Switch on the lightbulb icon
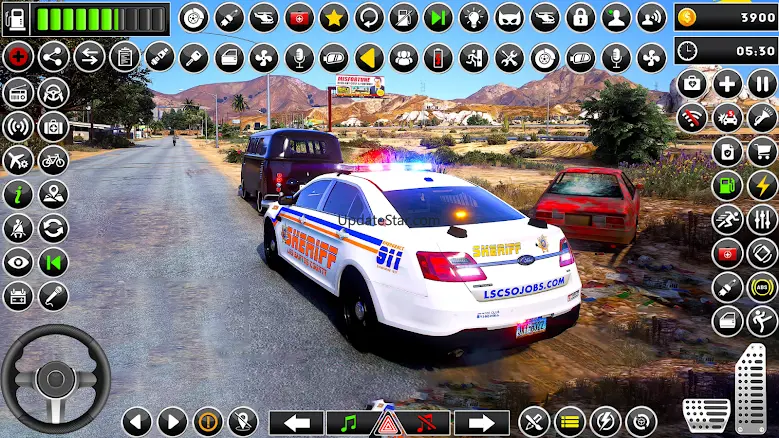Viewport: 779px width, 438px height. pyautogui.click(x=473, y=17)
